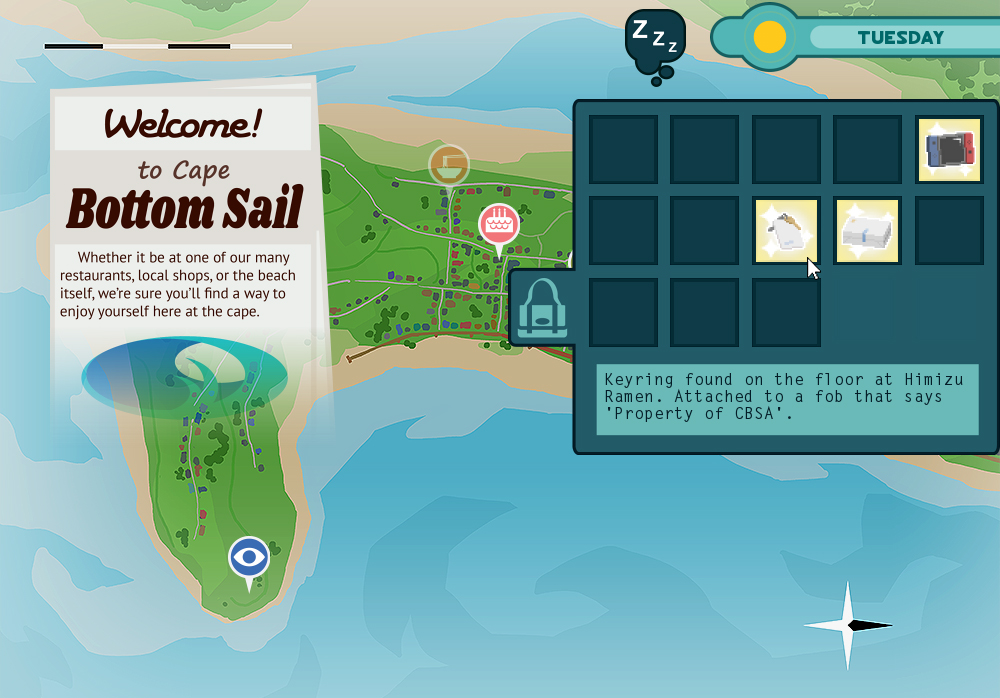Viewport: 1000px width, 698px height.
Task: Open the Welcome to Cape Bottom Sail brochure
Action: [185, 210]
